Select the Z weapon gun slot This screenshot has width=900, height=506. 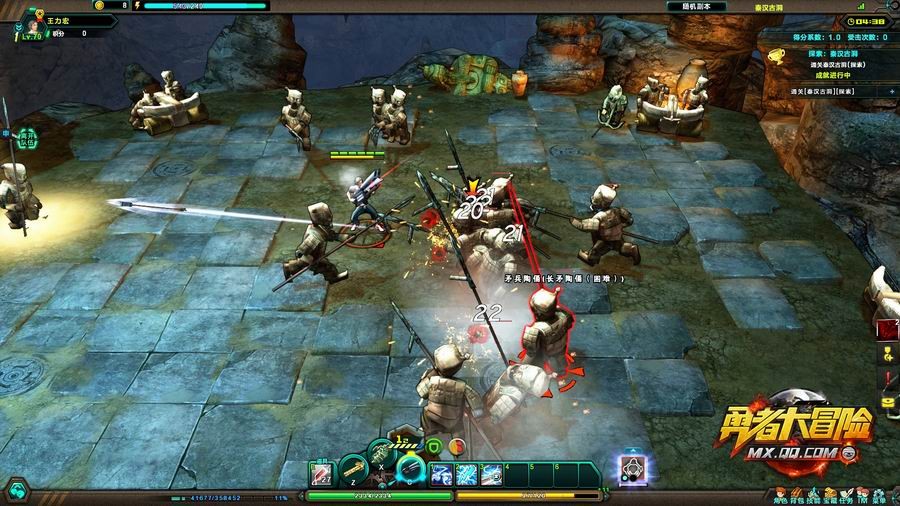click(x=352, y=470)
